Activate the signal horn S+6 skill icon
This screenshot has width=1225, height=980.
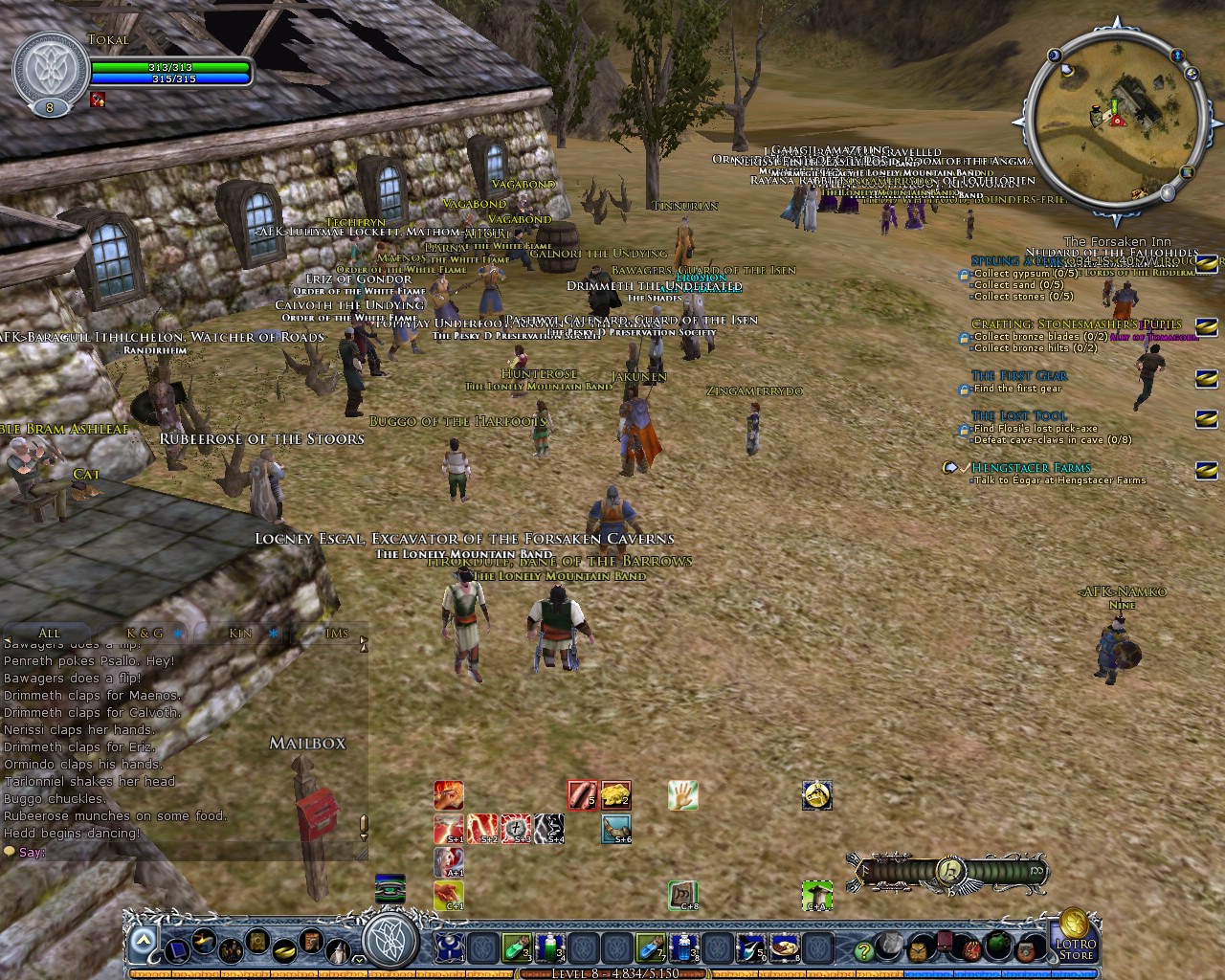coord(616,831)
